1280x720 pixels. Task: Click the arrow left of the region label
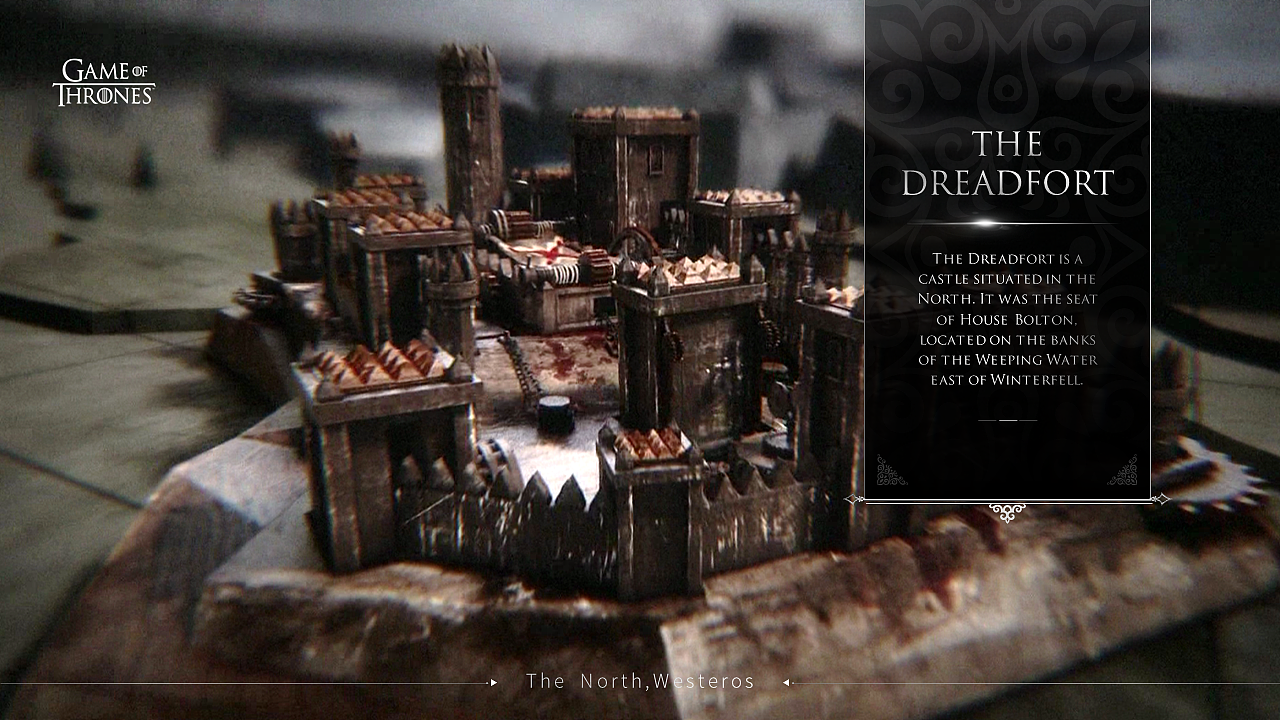[x=493, y=682]
